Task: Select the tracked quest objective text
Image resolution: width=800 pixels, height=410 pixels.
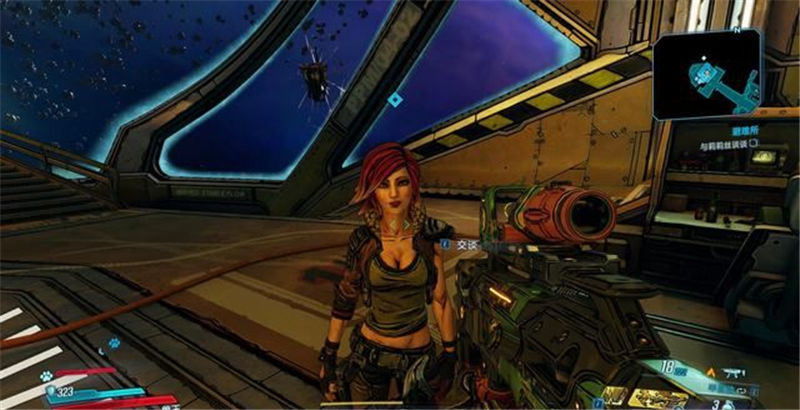Action: click(x=723, y=145)
